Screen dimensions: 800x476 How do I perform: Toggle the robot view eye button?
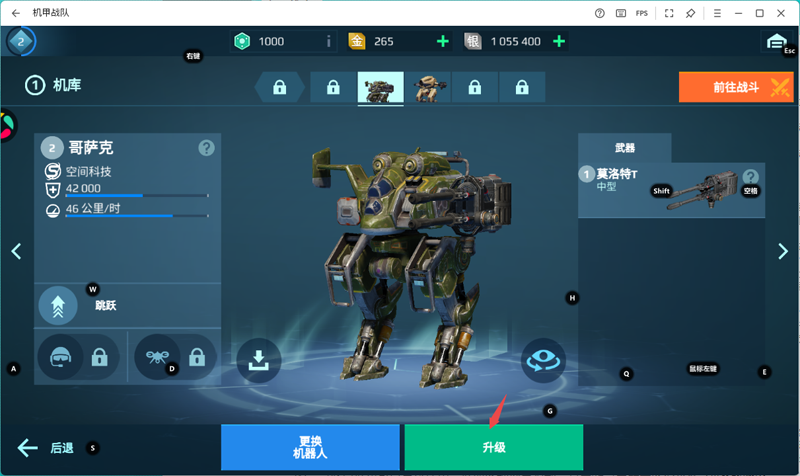point(543,361)
